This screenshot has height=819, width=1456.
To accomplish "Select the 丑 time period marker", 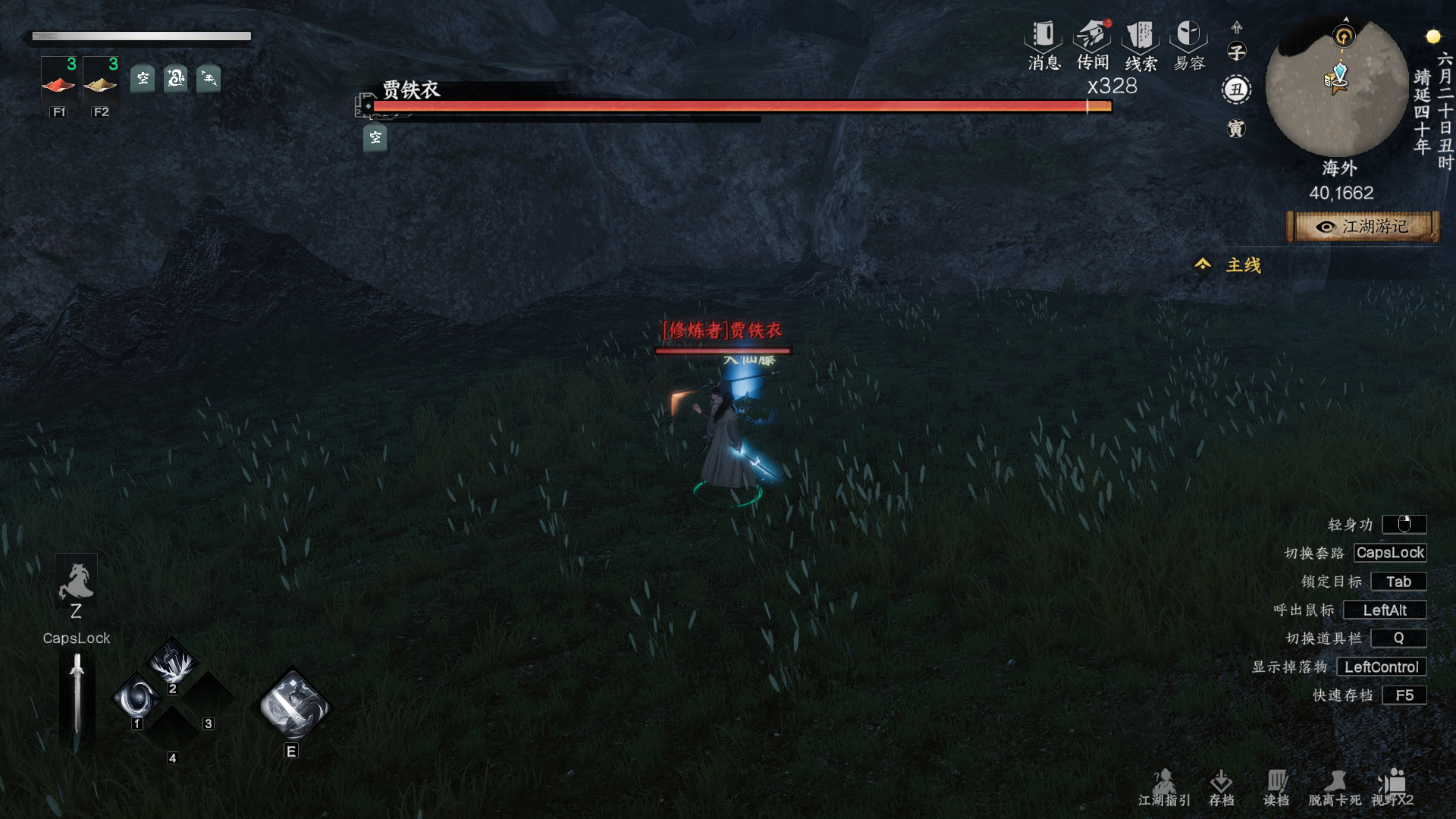I will coord(1237,89).
